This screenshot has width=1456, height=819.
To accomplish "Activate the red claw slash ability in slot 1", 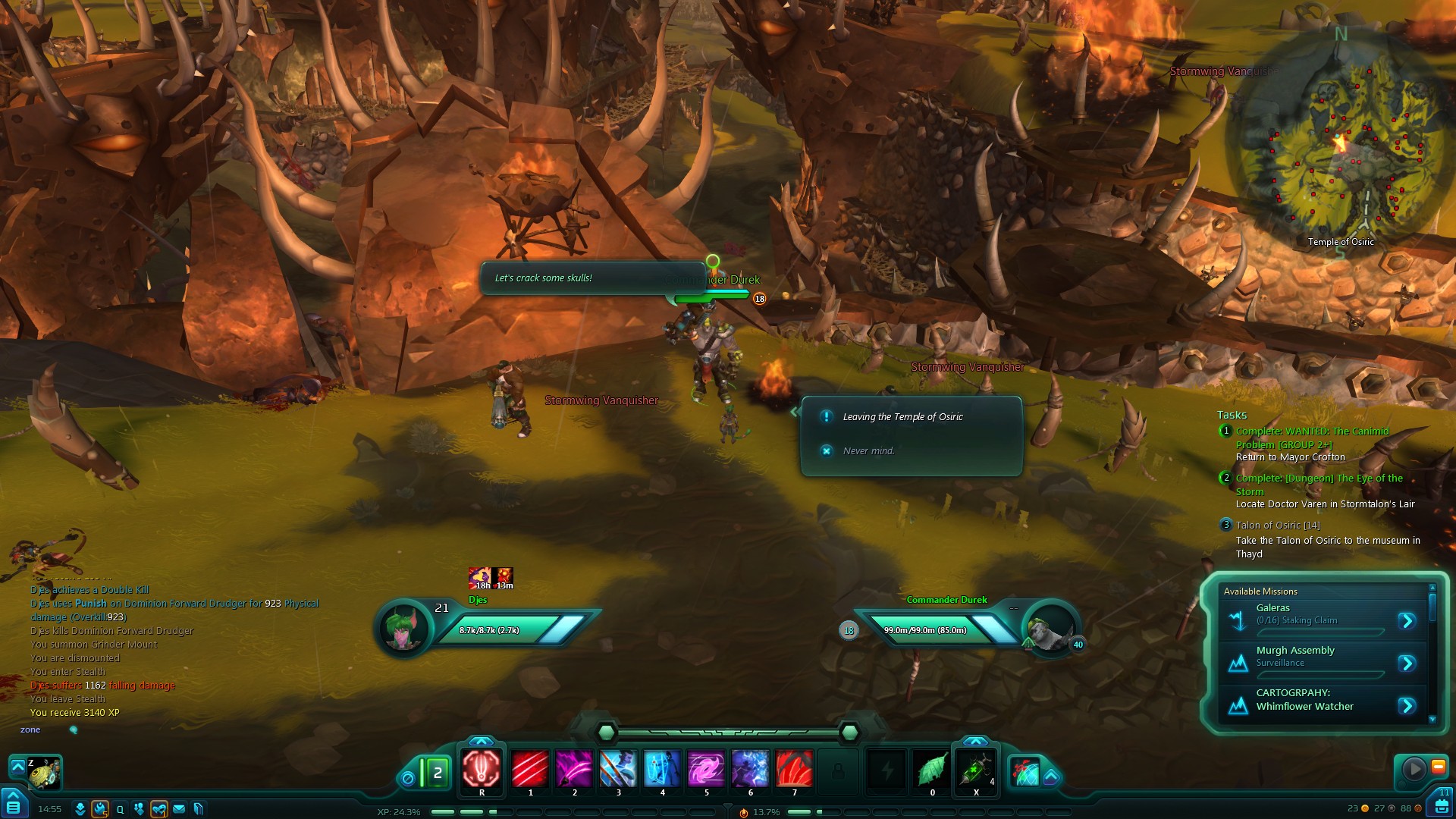I will click(x=530, y=769).
